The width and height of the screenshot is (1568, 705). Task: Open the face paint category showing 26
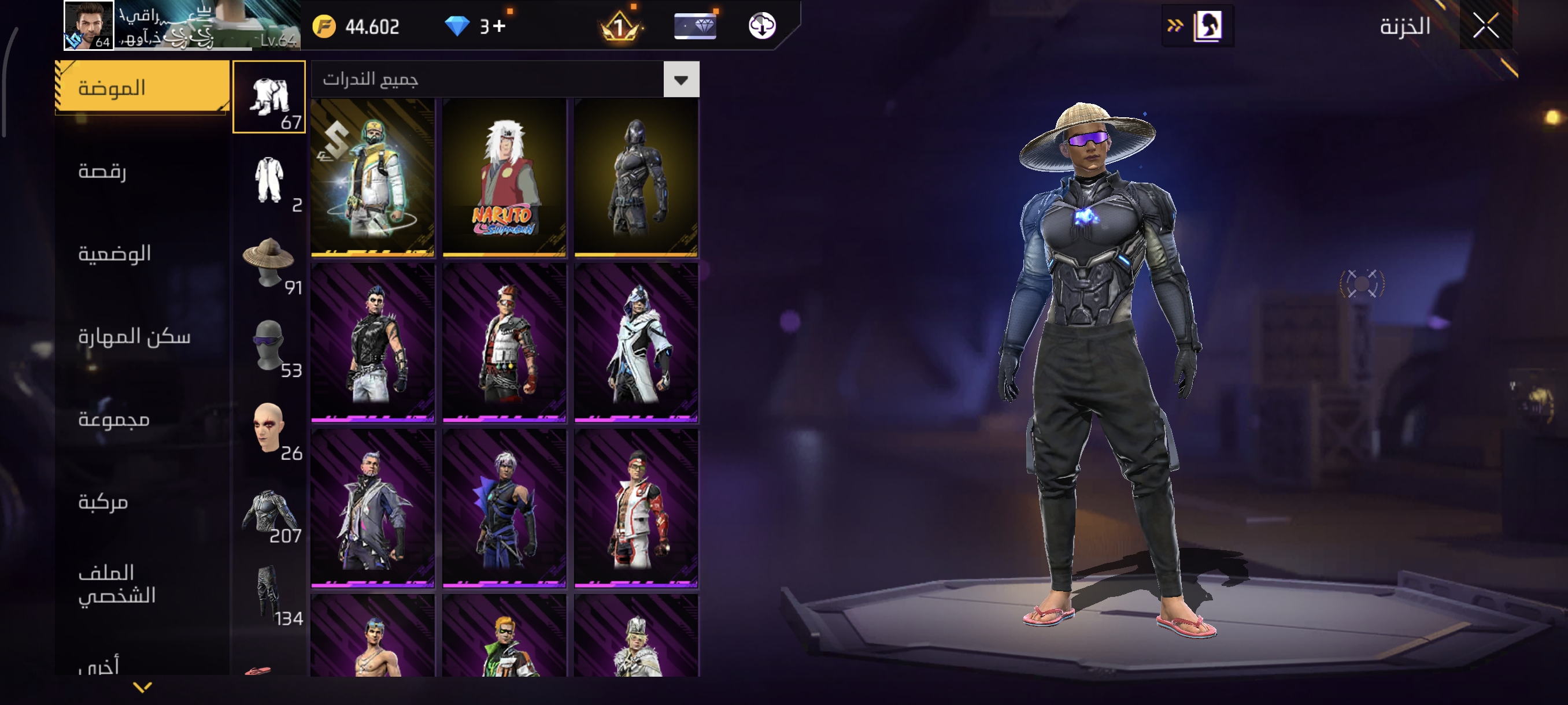(x=269, y=428)
